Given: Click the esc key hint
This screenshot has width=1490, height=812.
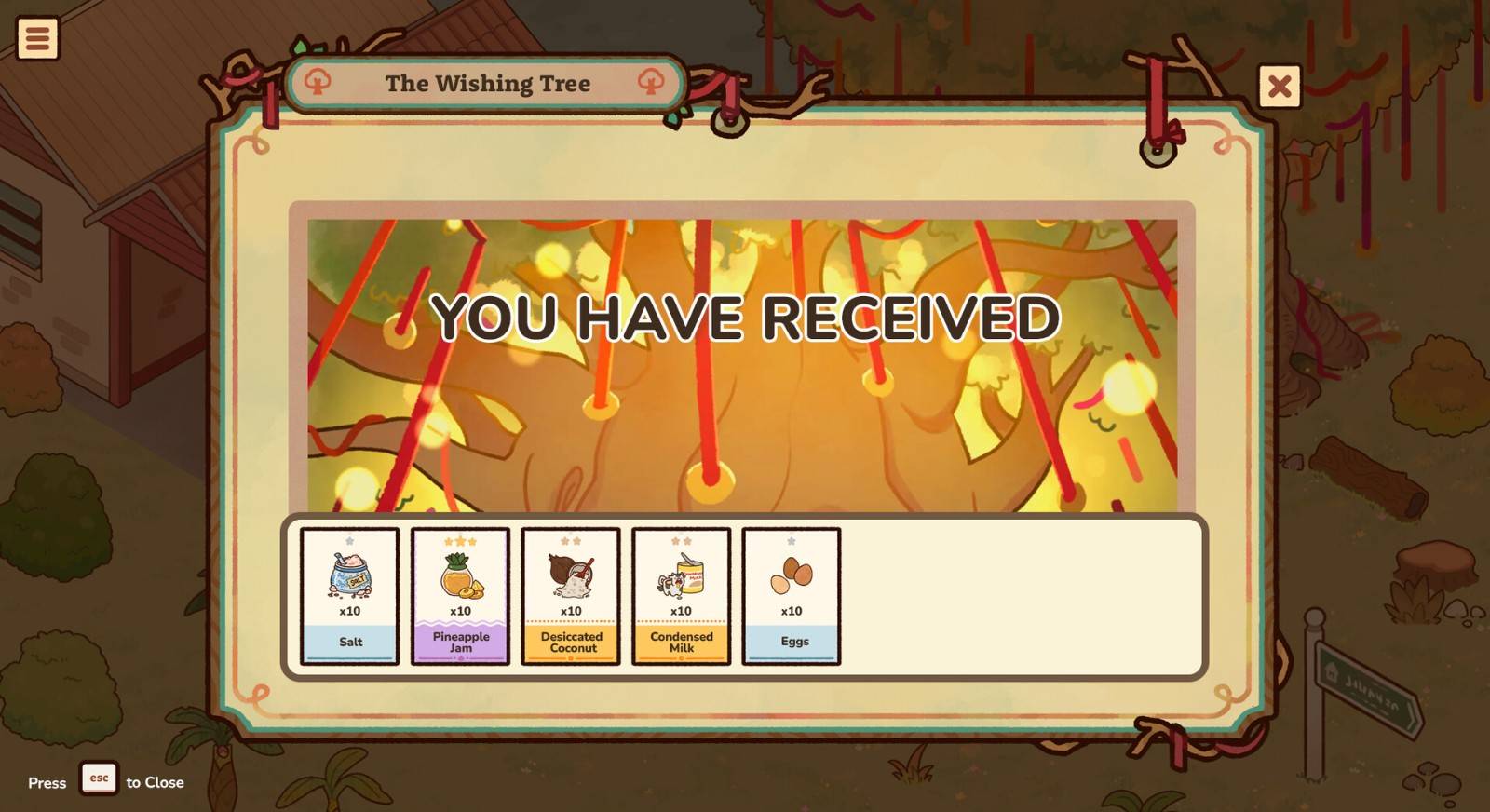Looking at the screenshot, I should tap(100, 780).
